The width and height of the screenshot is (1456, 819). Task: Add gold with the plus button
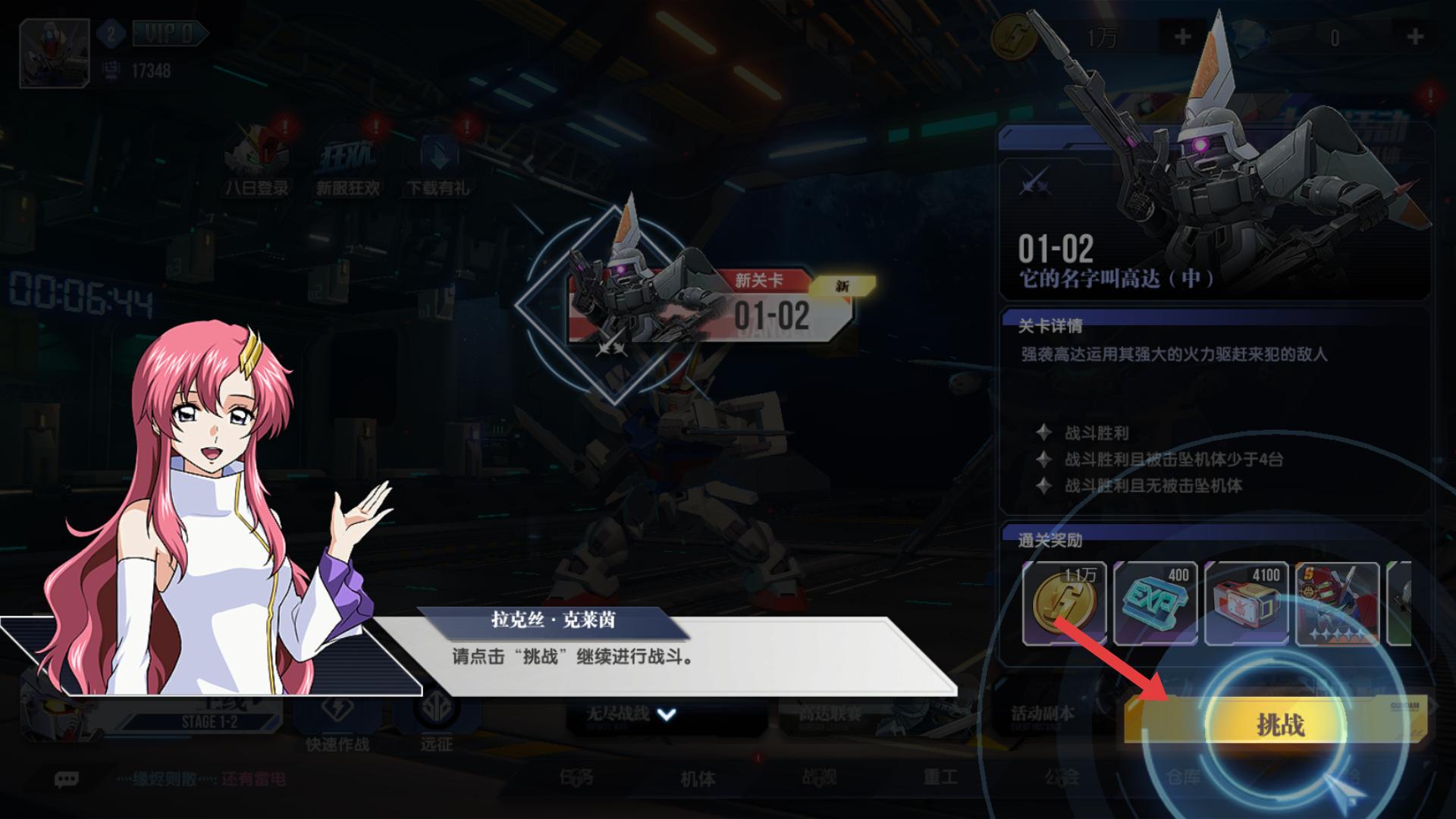pos(1182,36)
